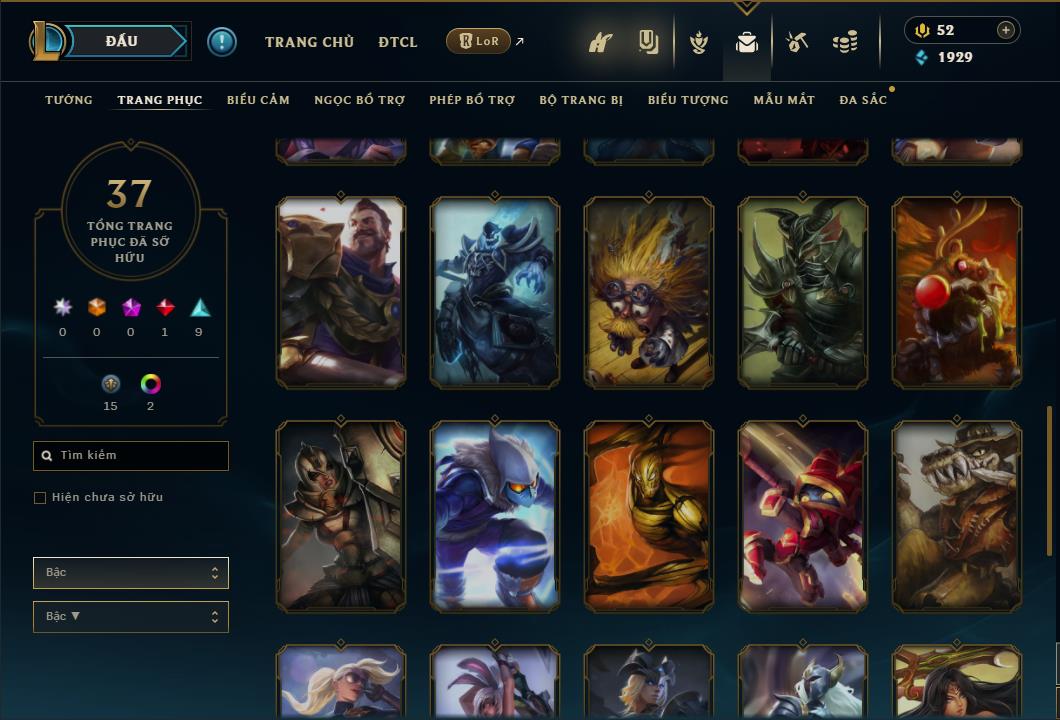Open the NGỌC BỔ TRỢ tab
Image resolution: width=1060 pixels, height=720 pixels.
359,100
